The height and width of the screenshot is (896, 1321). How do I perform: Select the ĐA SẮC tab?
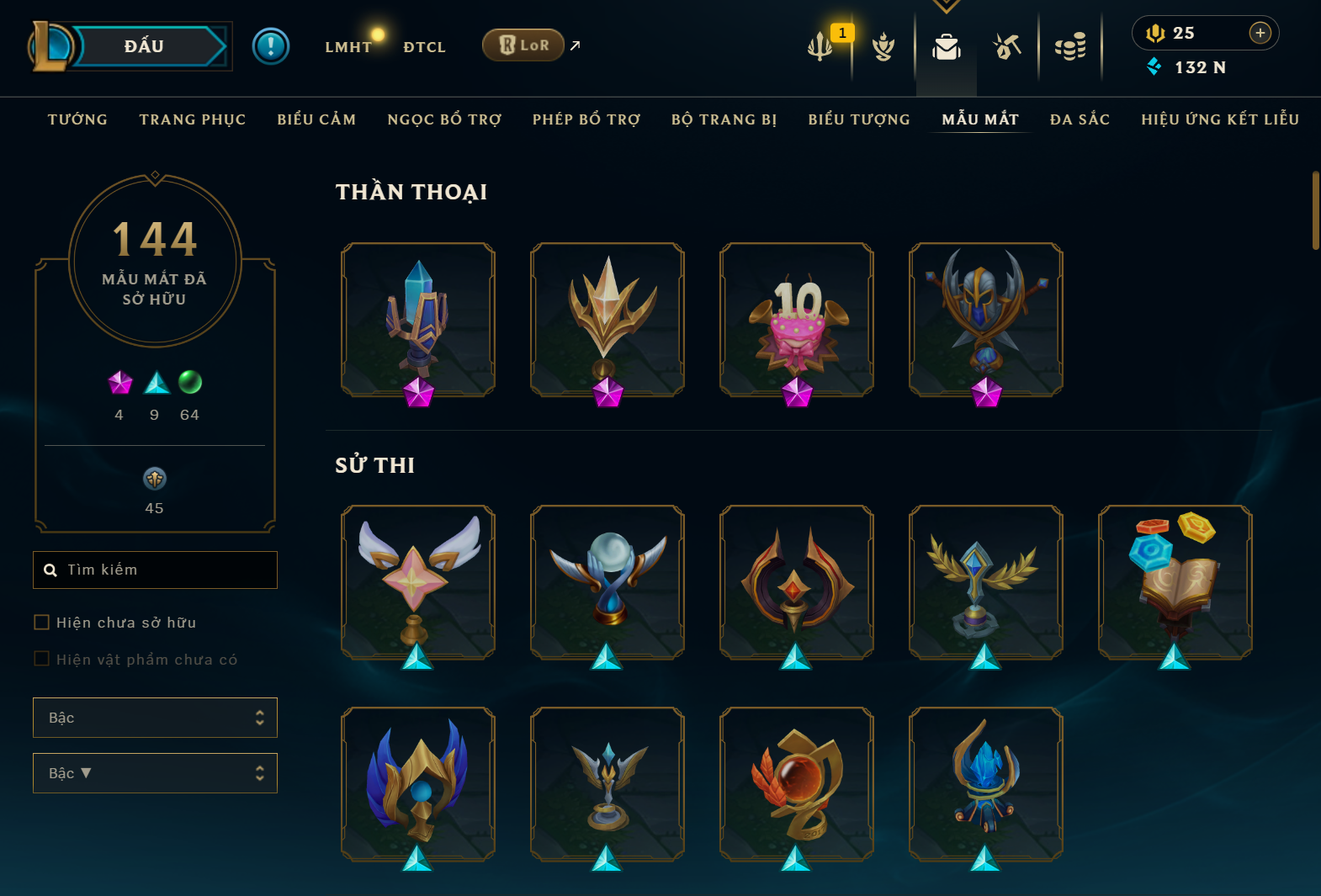[x=1080, y=119]
